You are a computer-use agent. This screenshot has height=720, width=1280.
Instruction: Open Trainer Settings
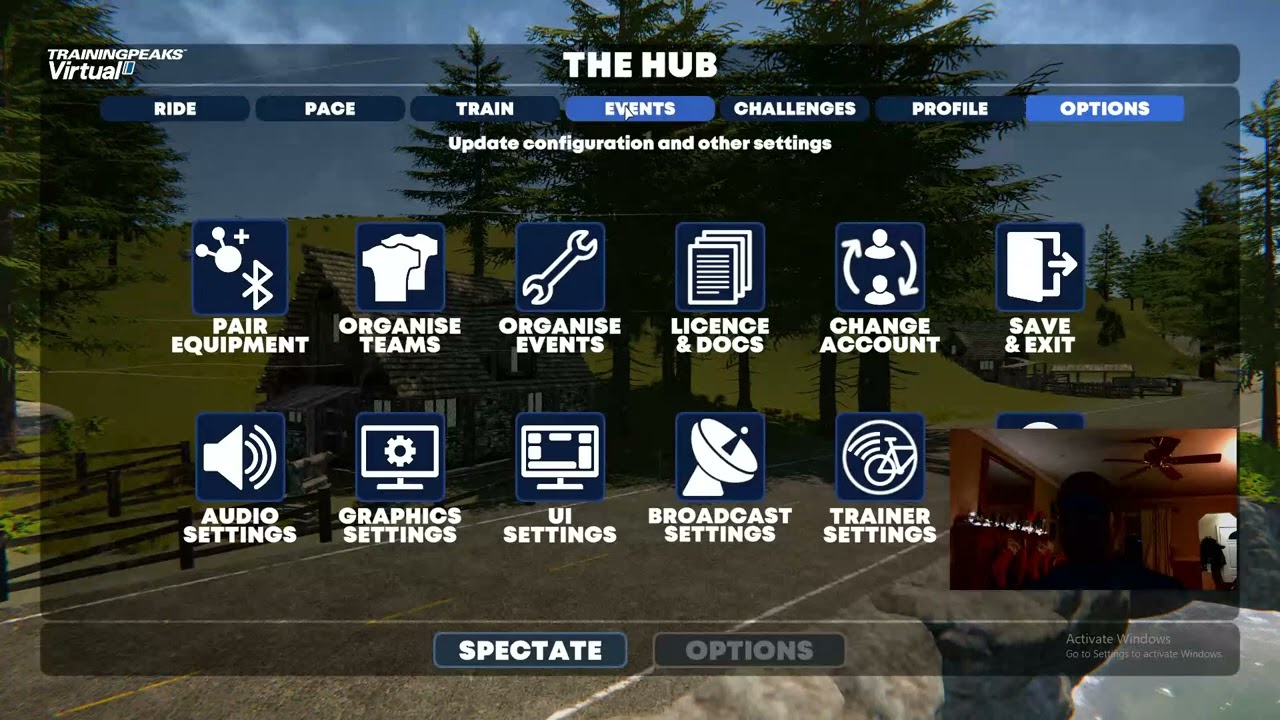[880, 458]
